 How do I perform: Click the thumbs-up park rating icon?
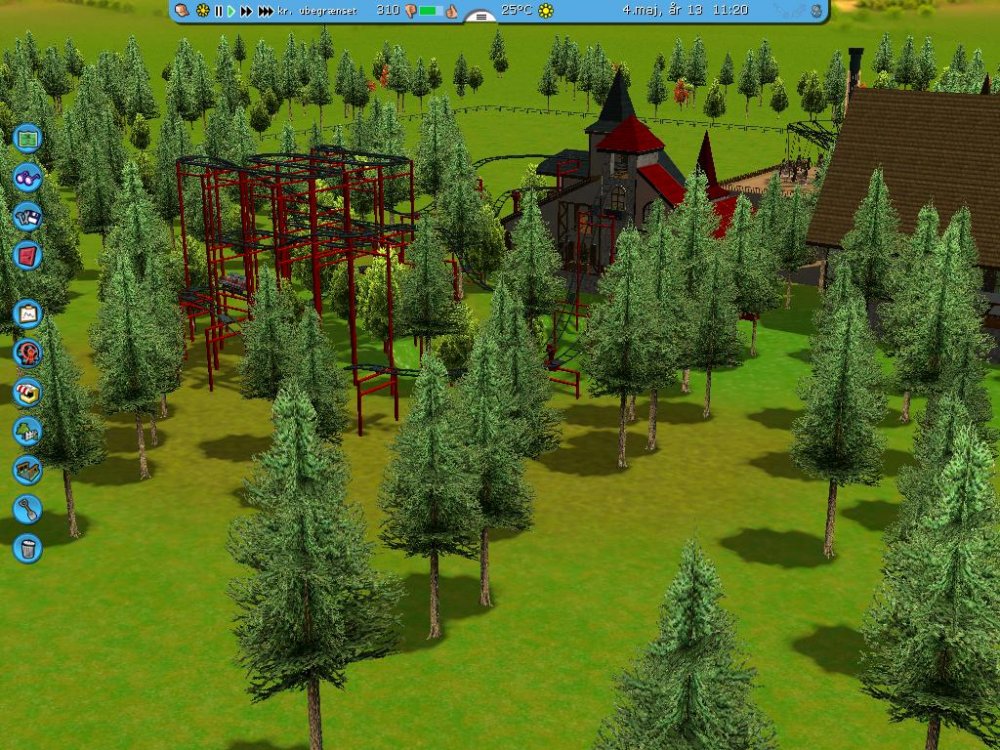pos(451,11)
